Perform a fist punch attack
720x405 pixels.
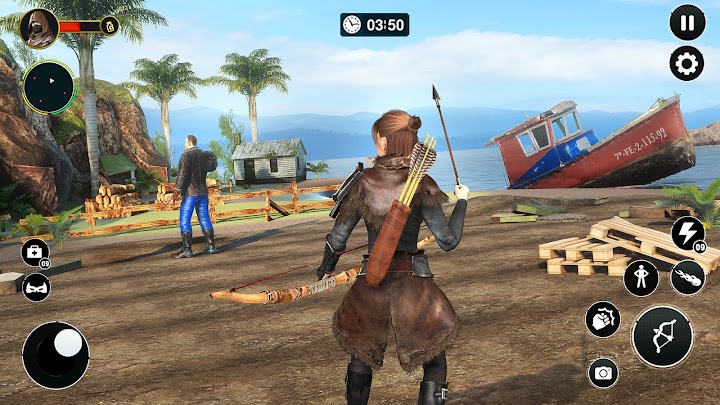[x=603, y=319]
